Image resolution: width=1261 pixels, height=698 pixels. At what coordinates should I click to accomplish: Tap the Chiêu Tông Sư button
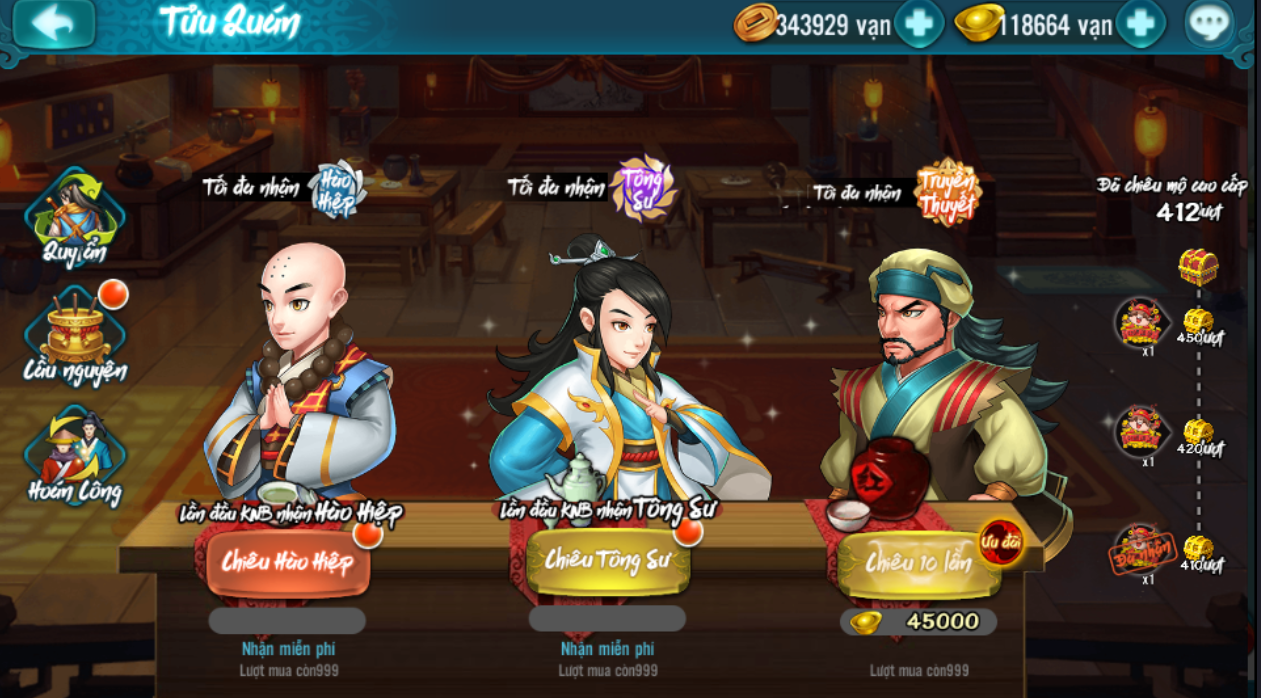point(608,559)
